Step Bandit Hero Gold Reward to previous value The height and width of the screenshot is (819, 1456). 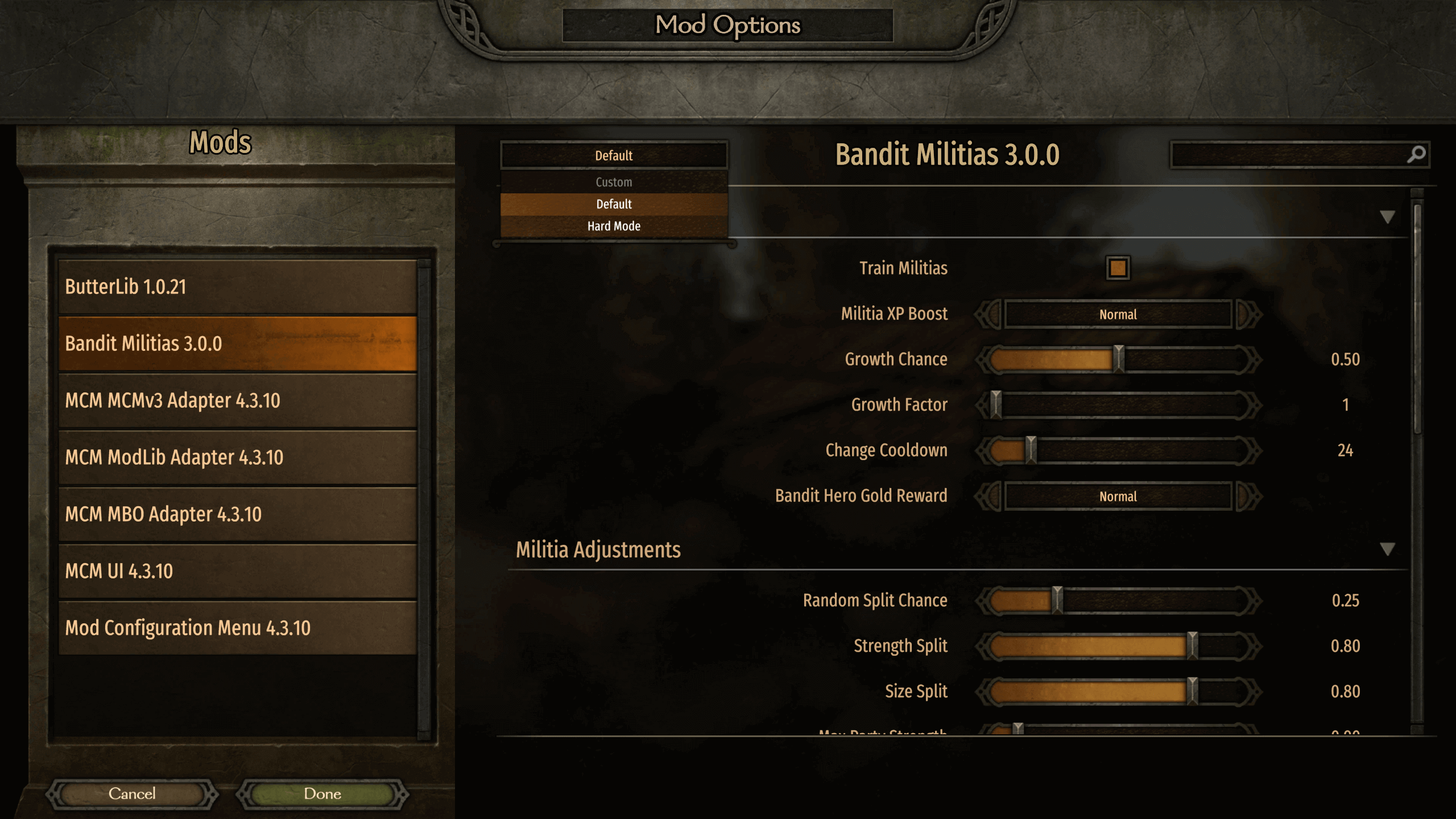(988, 496)
